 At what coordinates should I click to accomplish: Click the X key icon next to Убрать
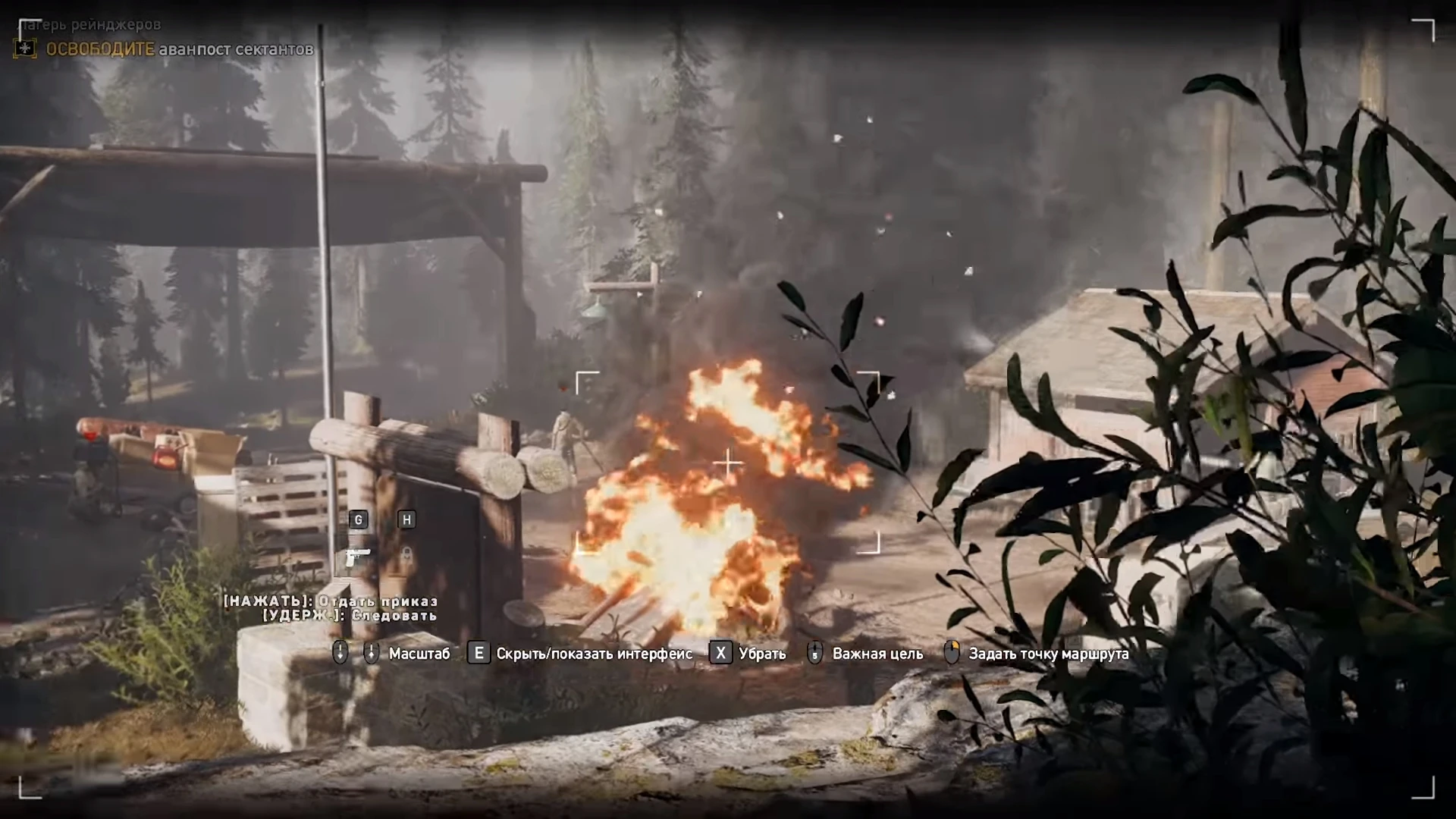(721, 653)
